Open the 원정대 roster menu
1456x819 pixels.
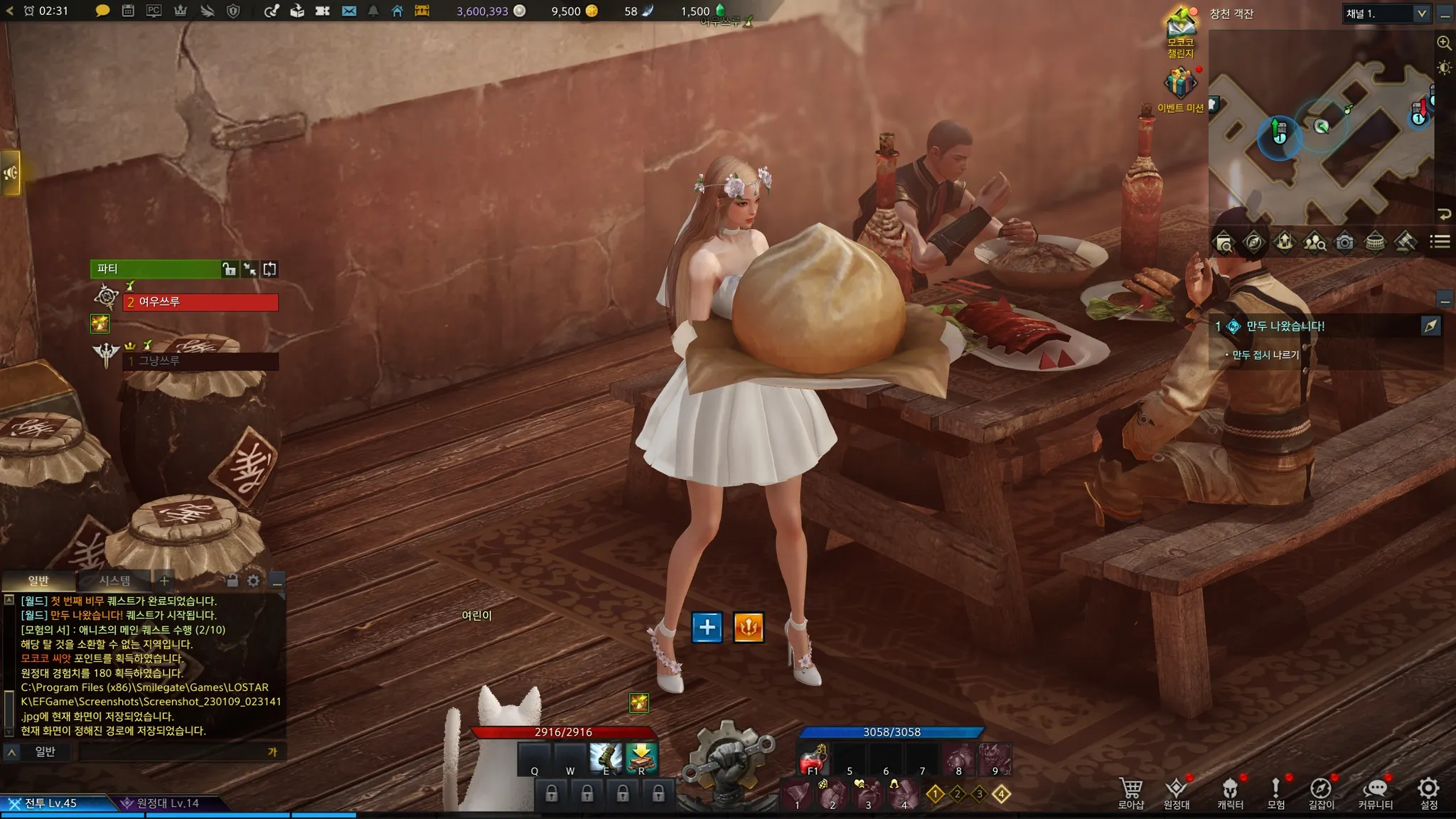click(1177, 791)
